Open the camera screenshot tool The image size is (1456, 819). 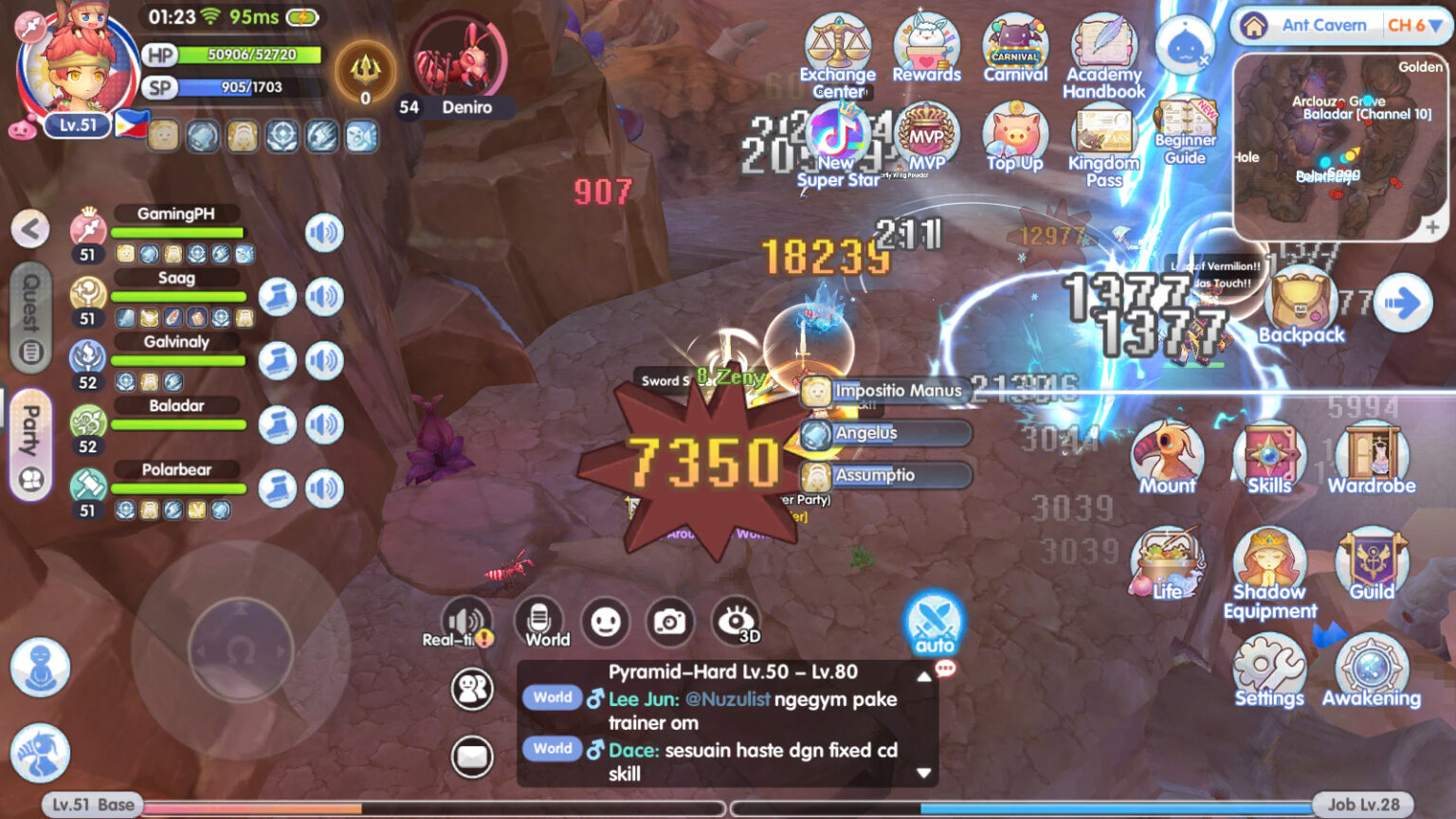point(672,623)
